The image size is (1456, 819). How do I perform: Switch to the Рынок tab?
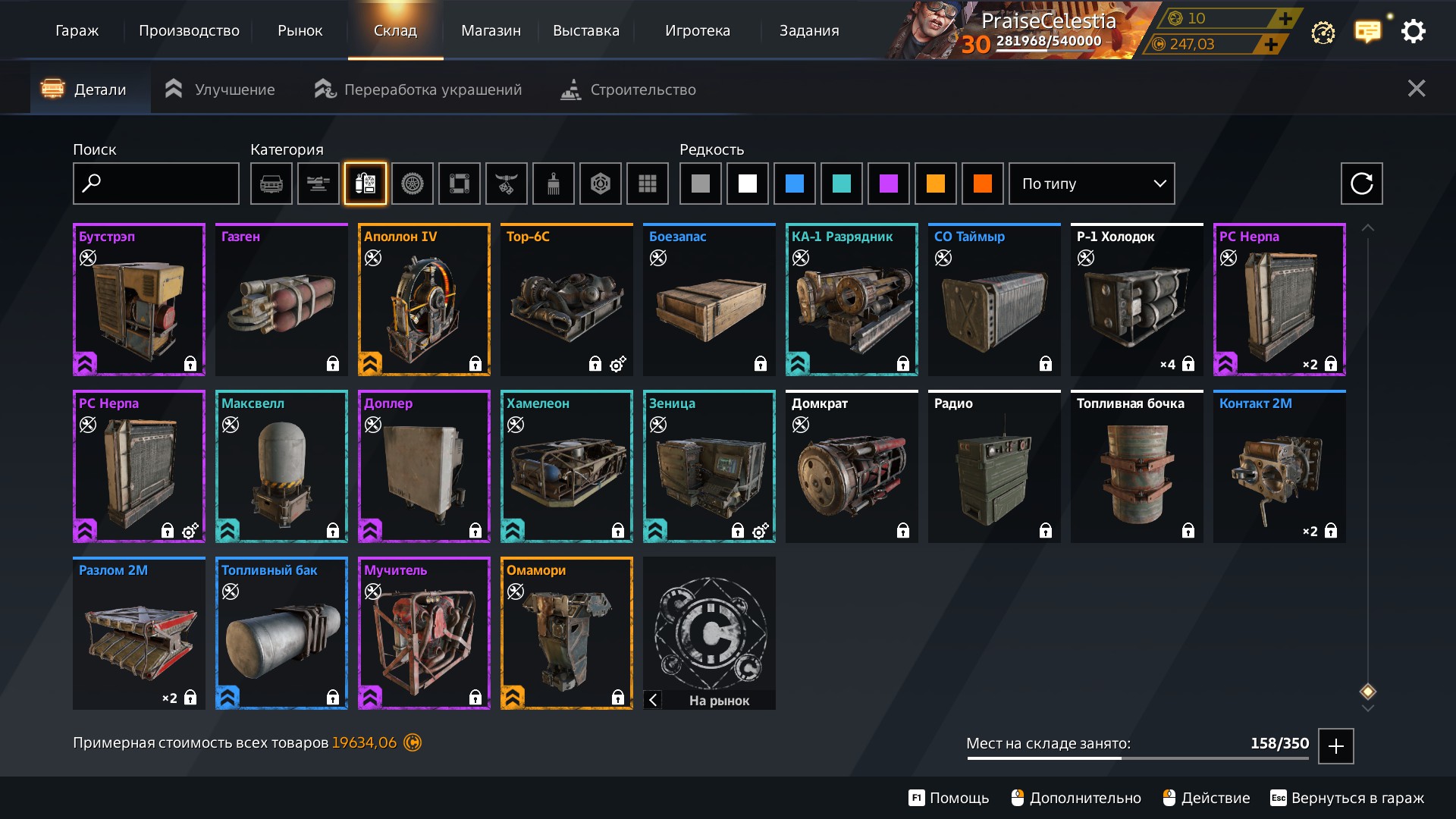pyautogui.click(x=300, y=31)
